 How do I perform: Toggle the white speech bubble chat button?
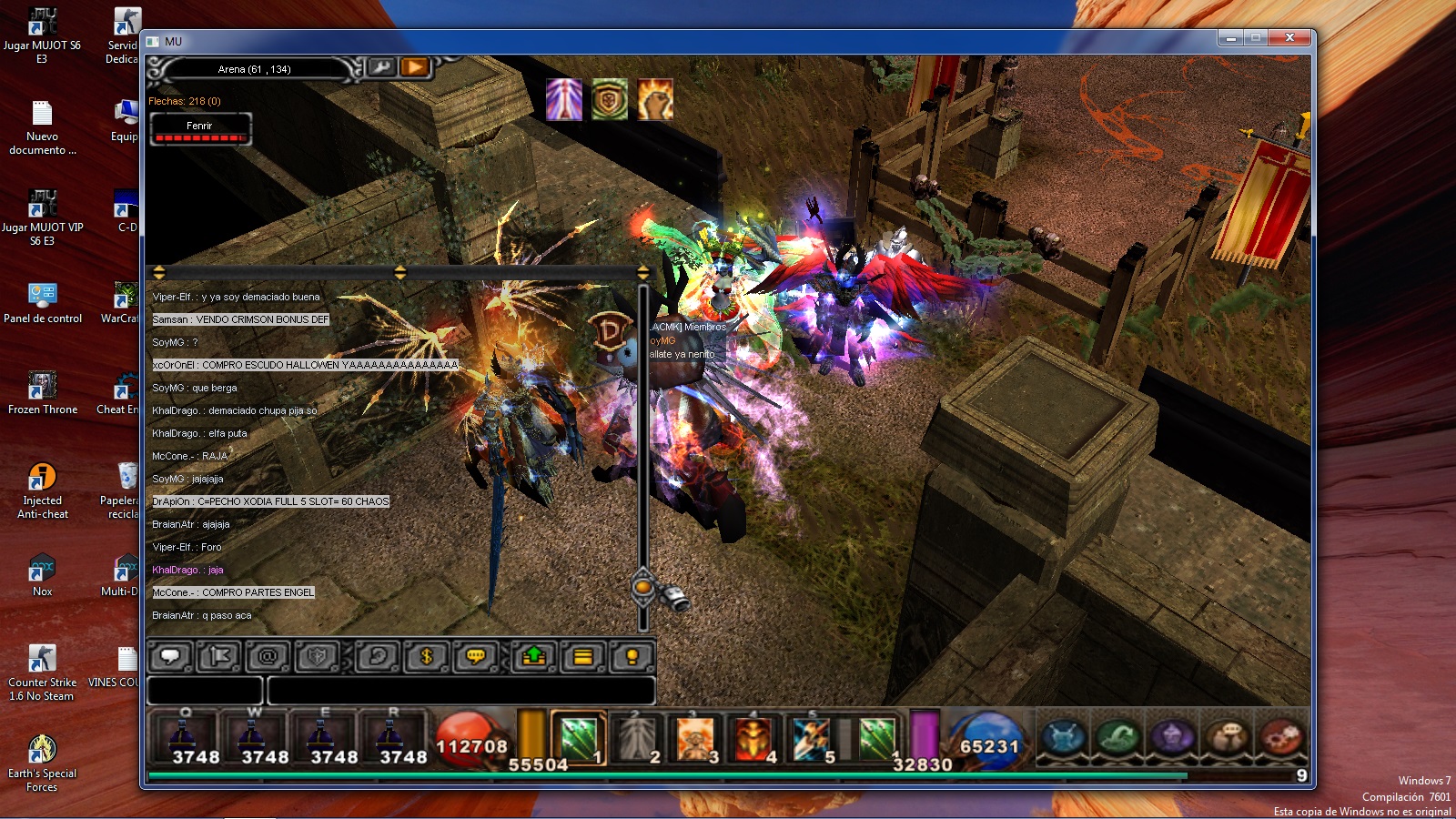click(x=170, y=656)
